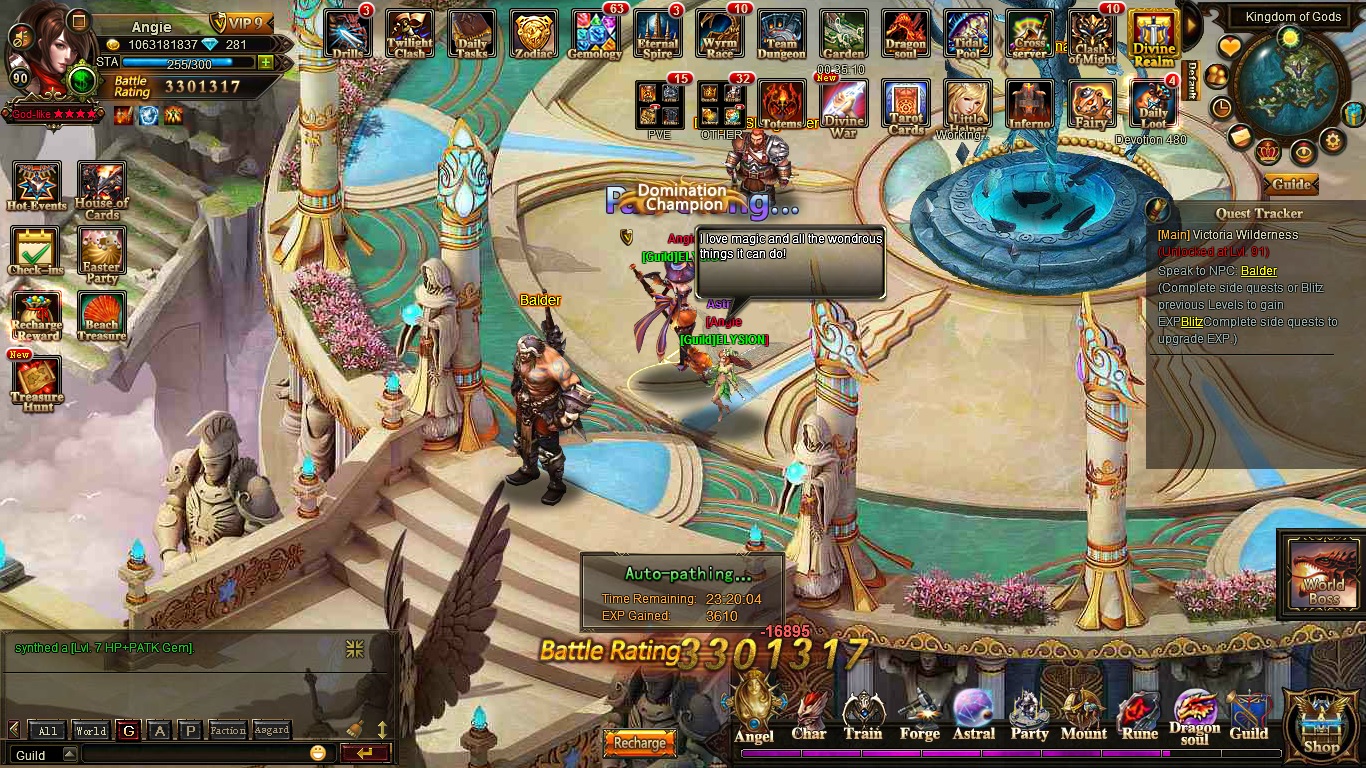Viewport: 1366px width, 768px height.
Task: Open Tarot Cards
Action: pyautogui.click(x=906, y=107)
